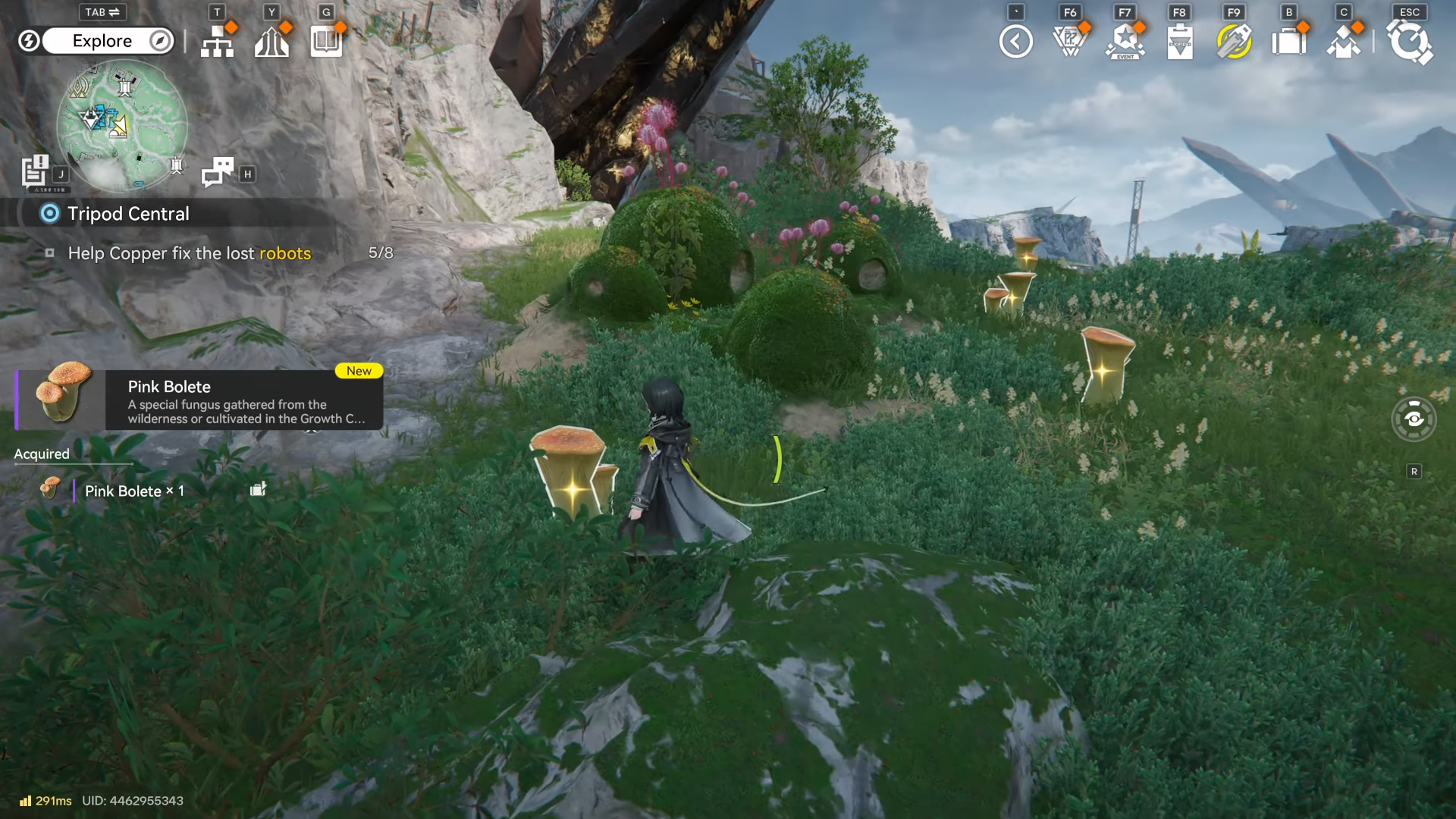Open the operator character icon
This screenshot has width=1456, height=819.
(1344, 42)
